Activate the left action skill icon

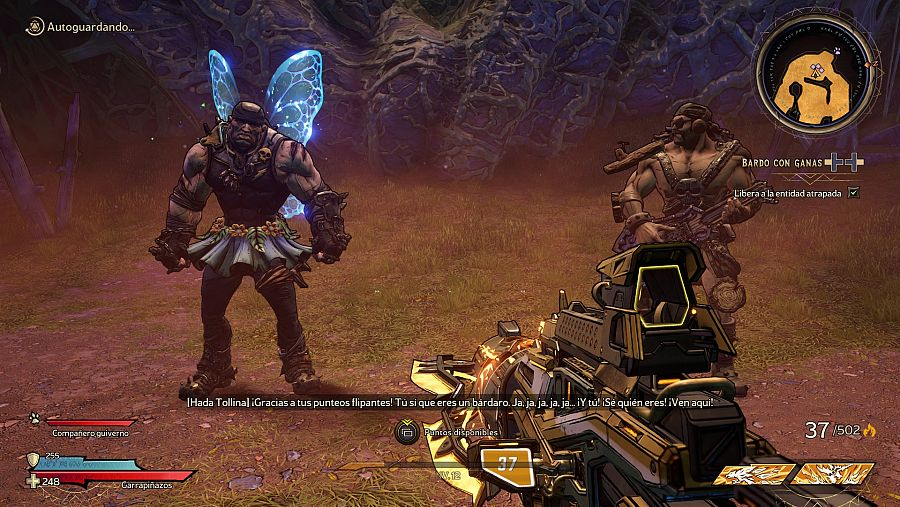pos(751,474)
